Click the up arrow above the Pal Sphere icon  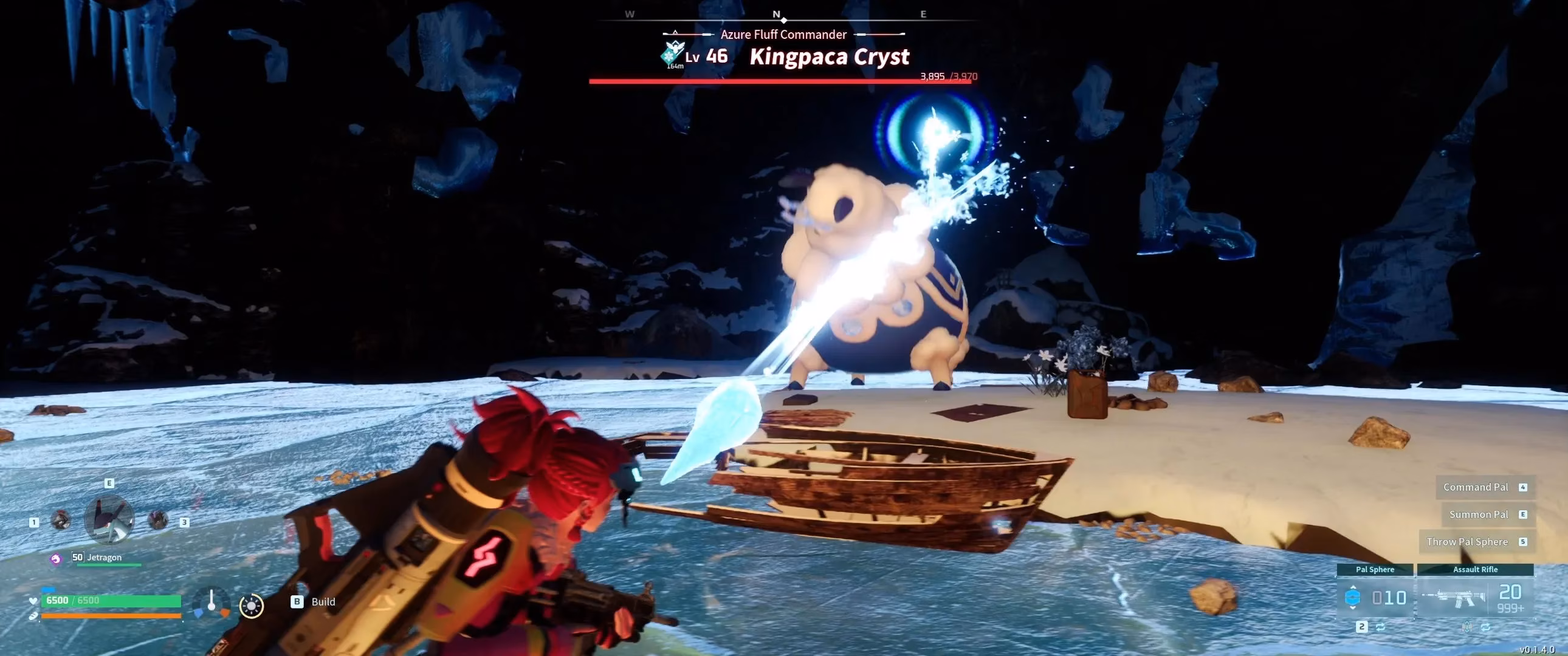1353,588
